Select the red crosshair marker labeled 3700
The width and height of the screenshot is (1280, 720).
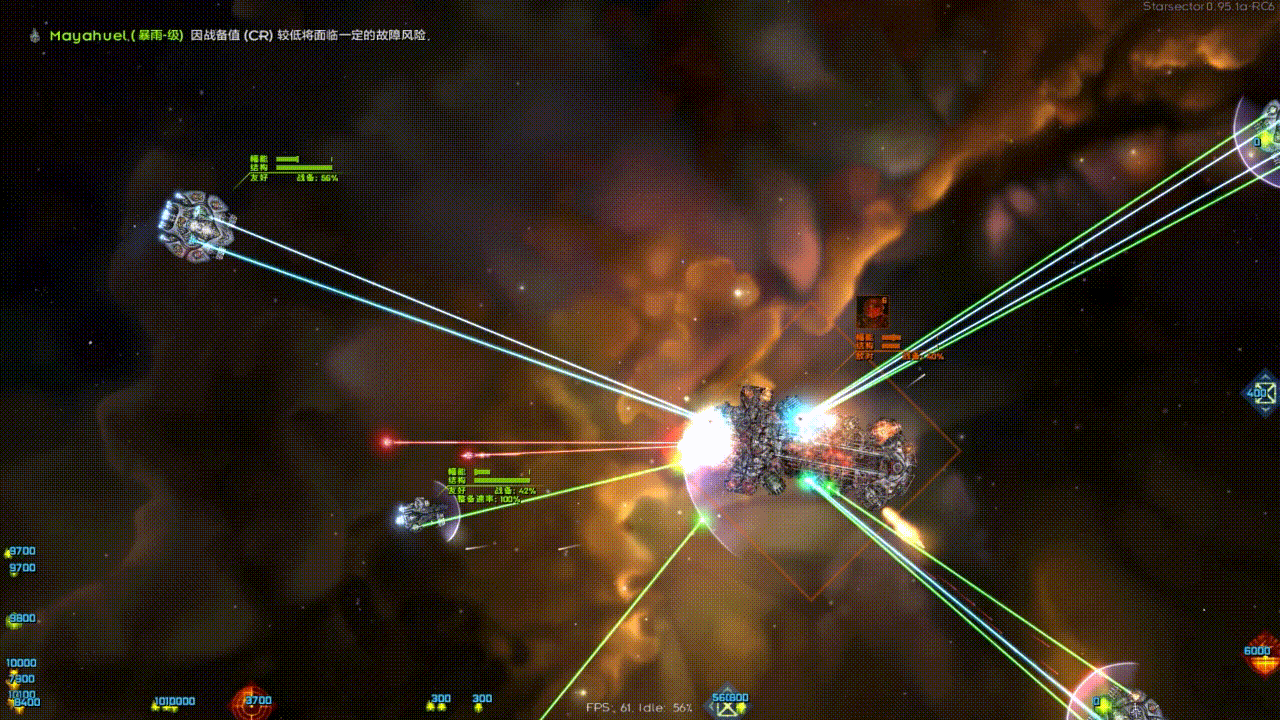coord(251,705)
